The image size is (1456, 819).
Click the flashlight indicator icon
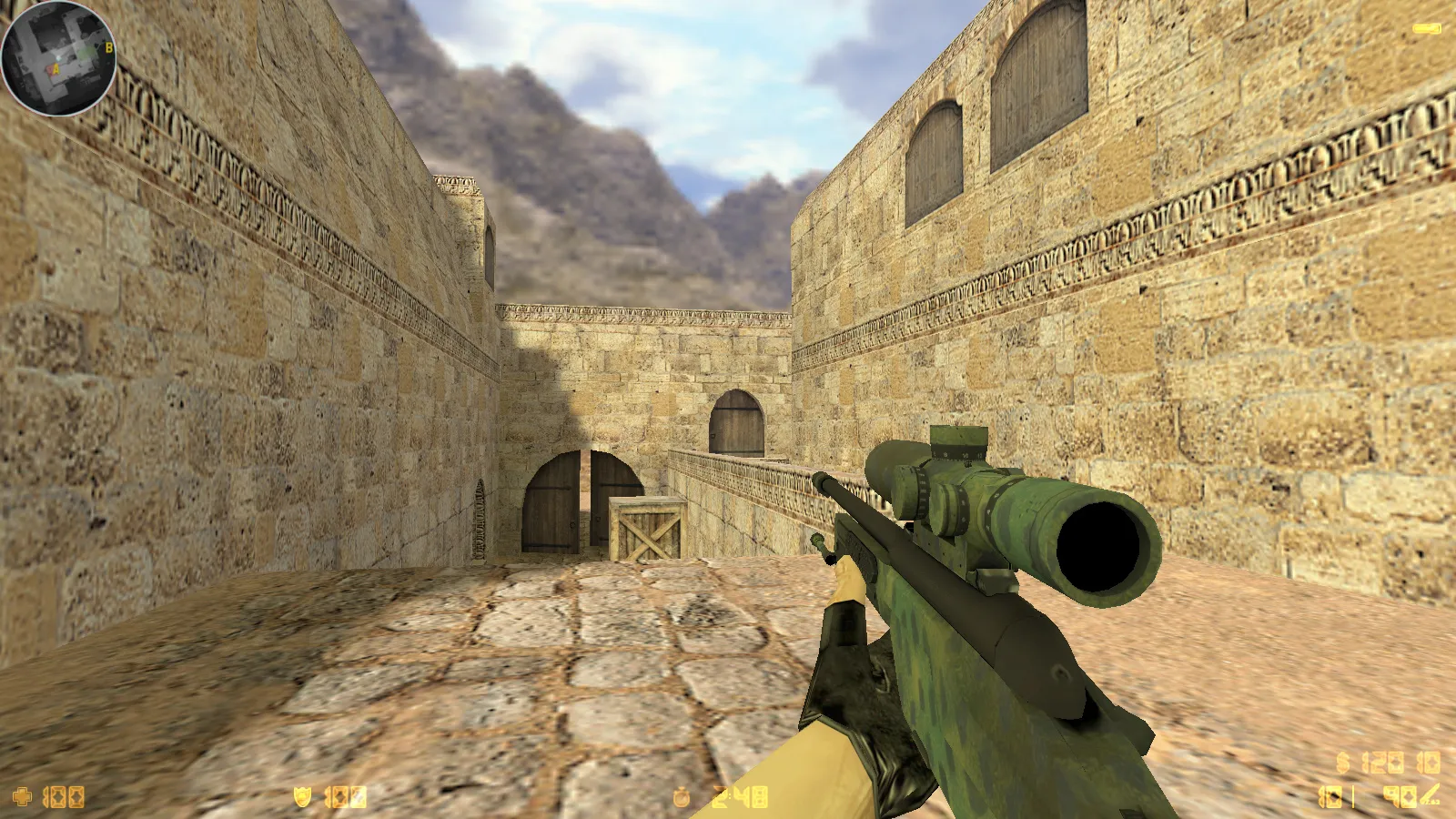(x=1426, y=29)
